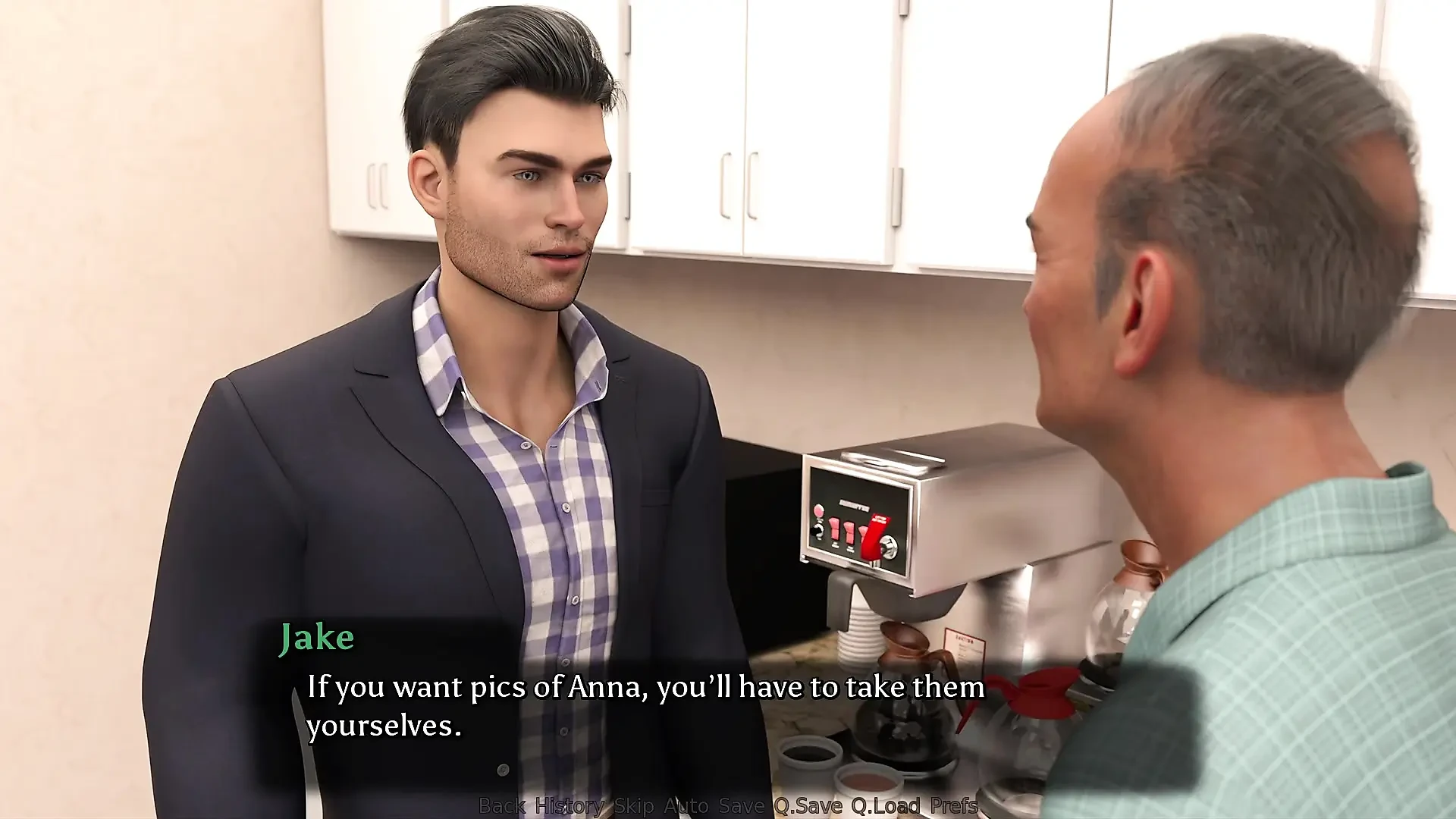Click Q.Load to quick load
This screenshot has height=819, width=1456.
(886, 805)
